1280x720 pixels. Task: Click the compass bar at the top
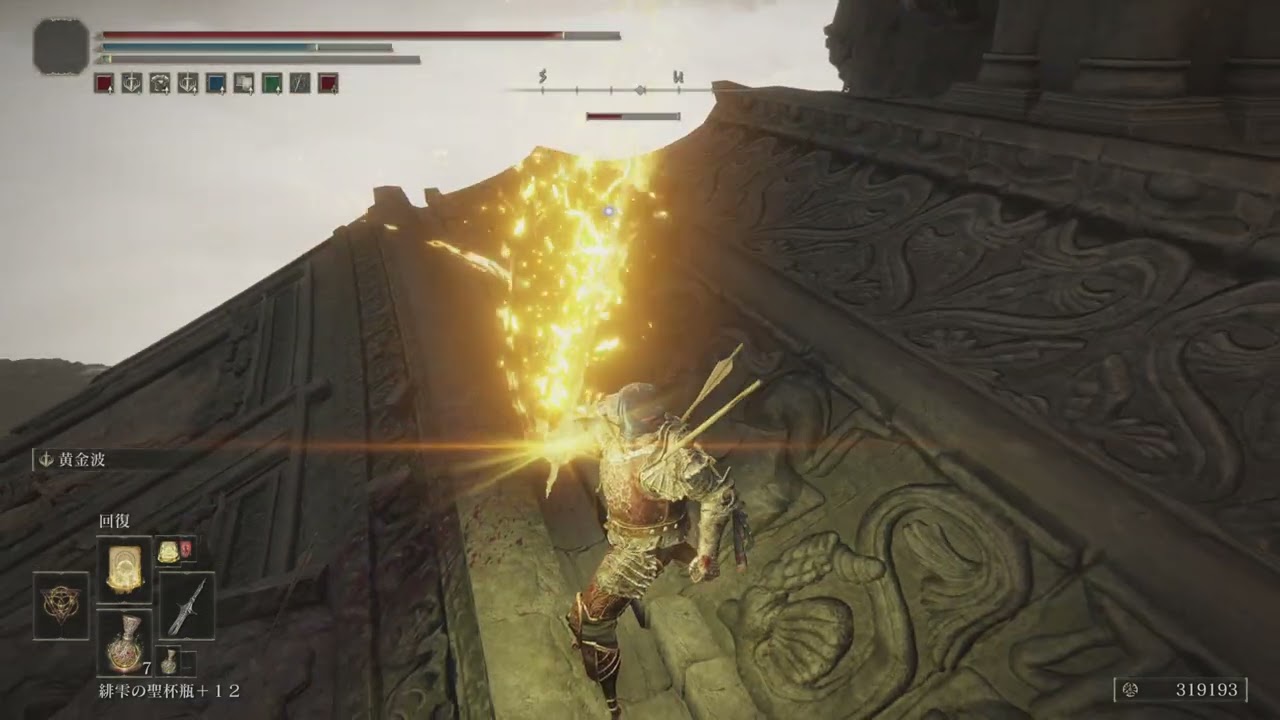coord(610,90)
